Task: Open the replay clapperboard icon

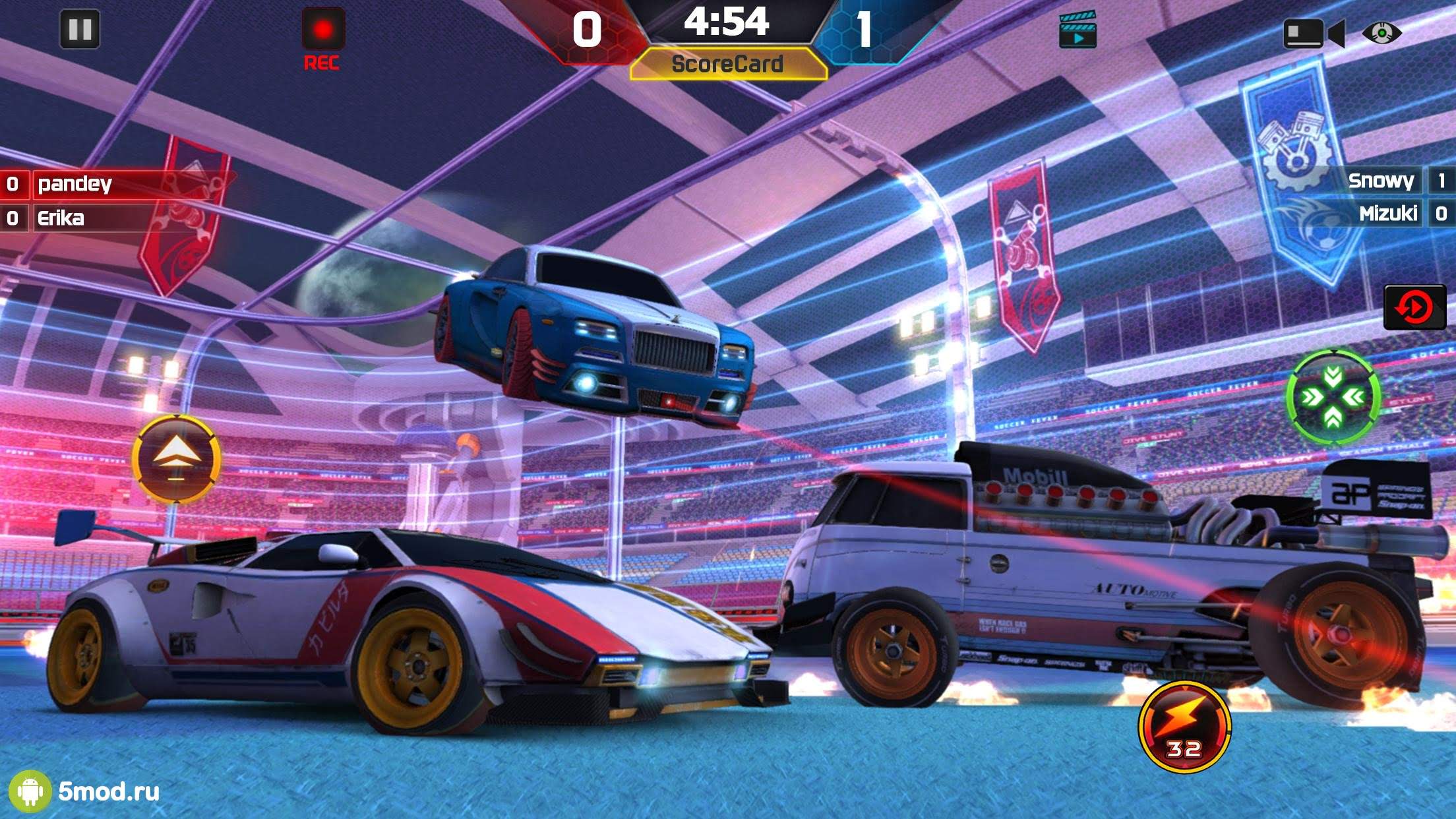Action: tap(1077, 30)
